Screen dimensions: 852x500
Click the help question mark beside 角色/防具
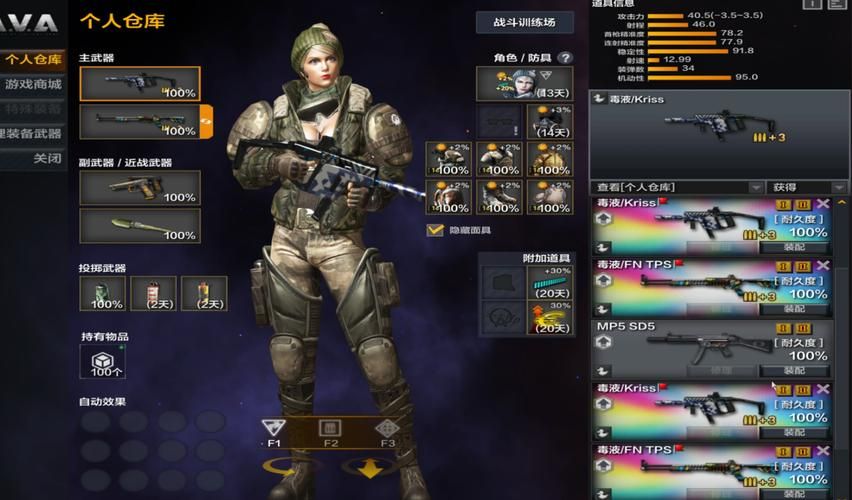(x=565, y=58)
